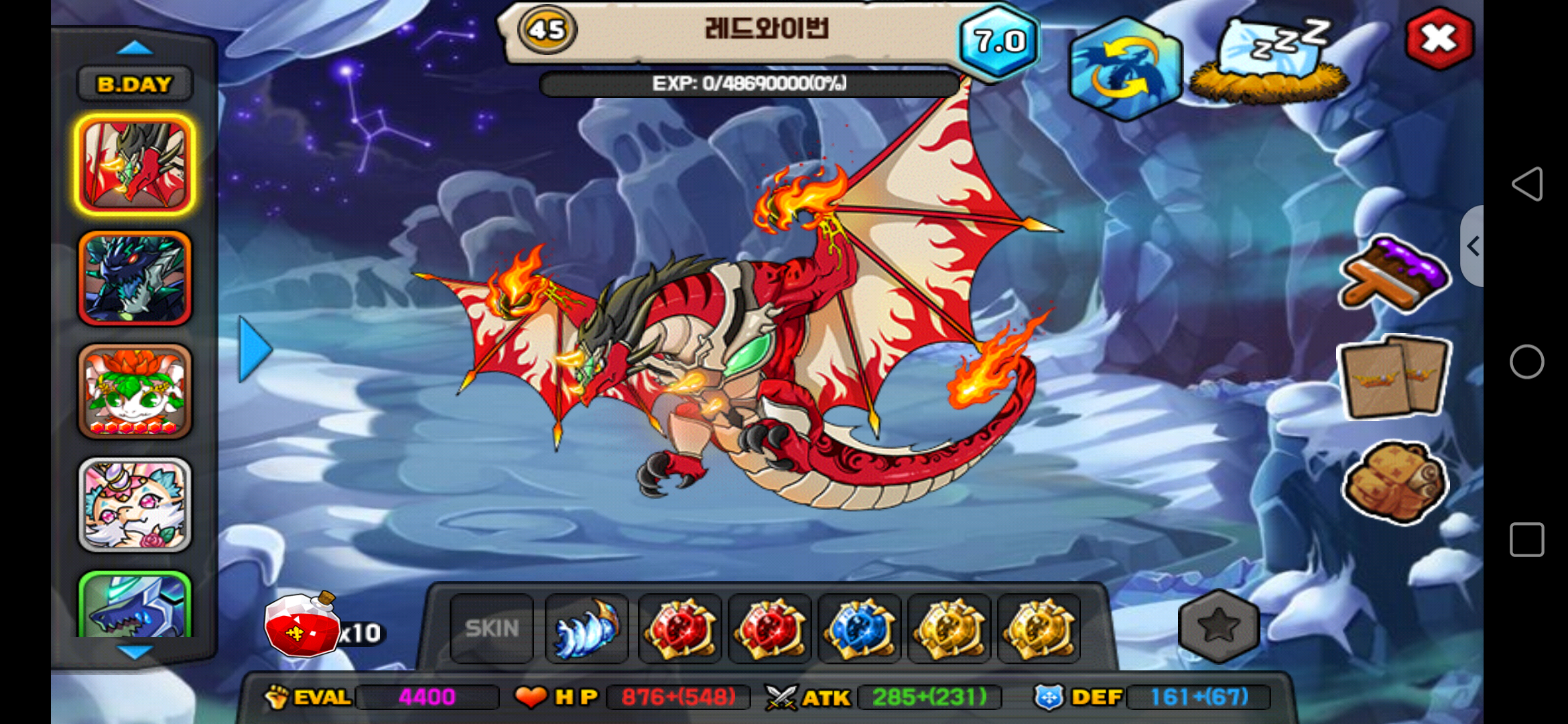The image size is (1568, 724).
Task: Select the red wyvern dragon portrait
Action: coord(135,165)
